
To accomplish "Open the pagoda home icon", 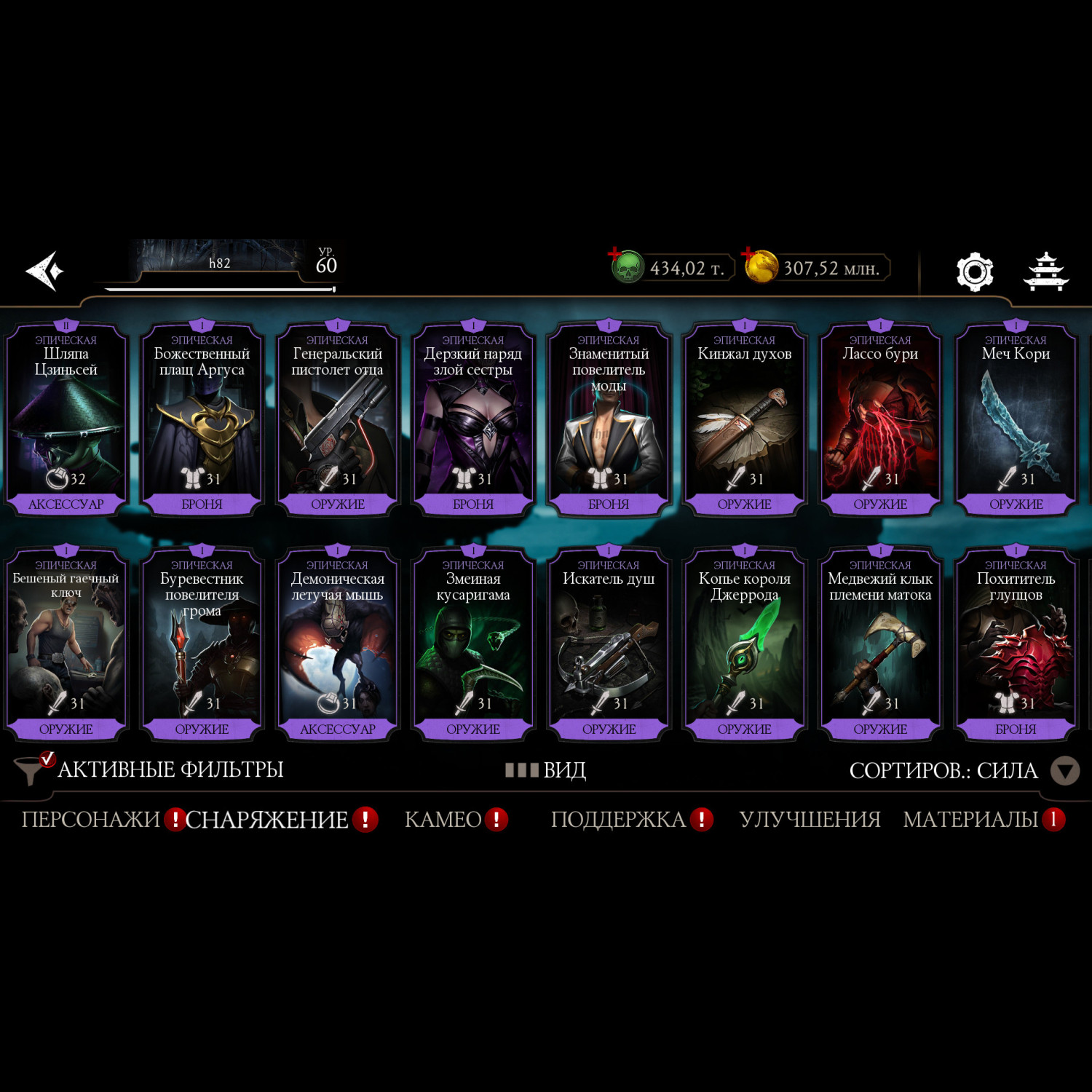I will [x=1045, y=272].
